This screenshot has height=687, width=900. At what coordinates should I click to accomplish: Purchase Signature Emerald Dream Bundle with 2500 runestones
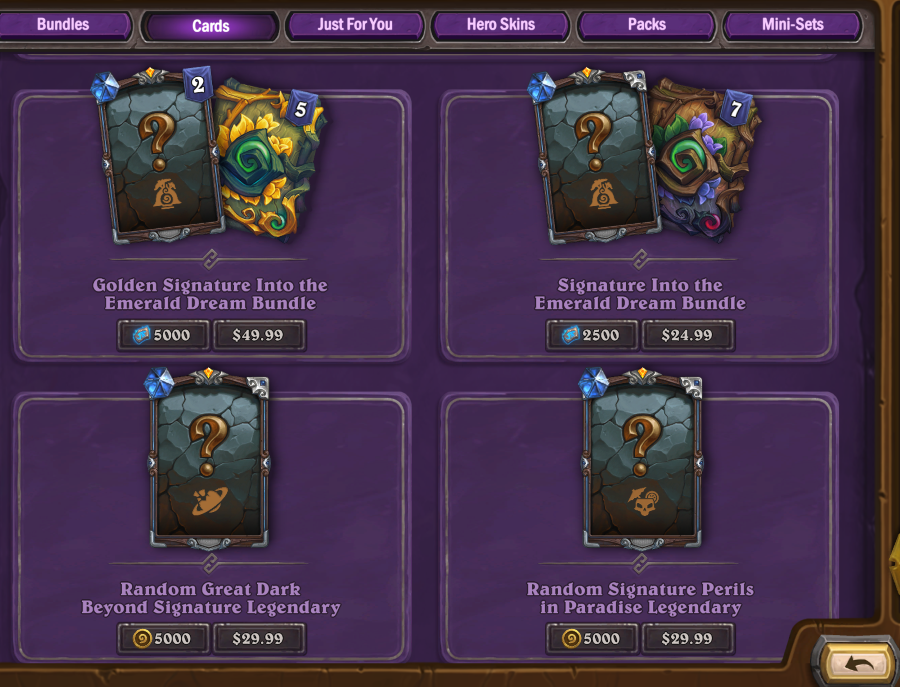point(591,335)
